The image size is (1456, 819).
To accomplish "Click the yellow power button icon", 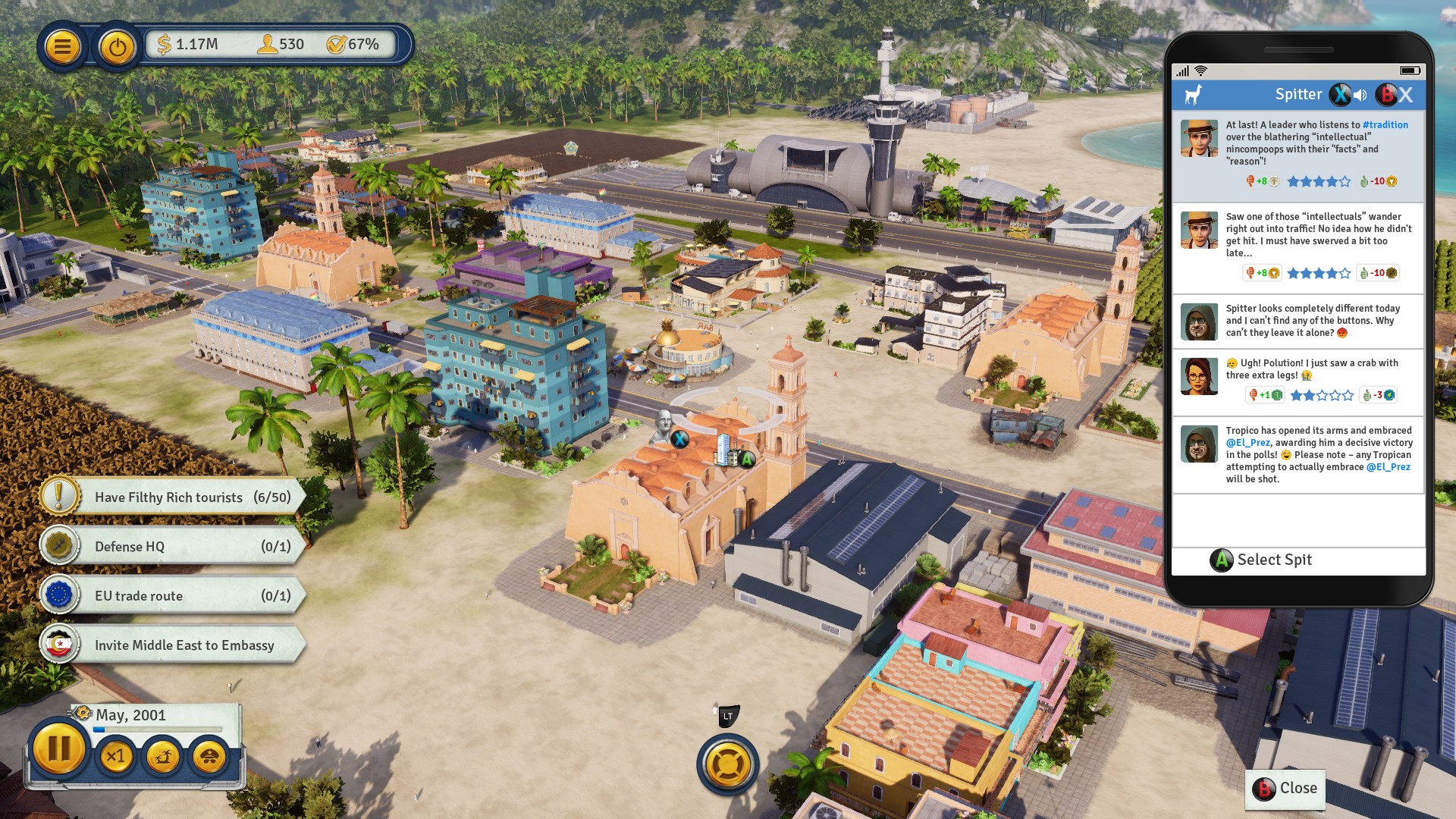I will point(117,47).
